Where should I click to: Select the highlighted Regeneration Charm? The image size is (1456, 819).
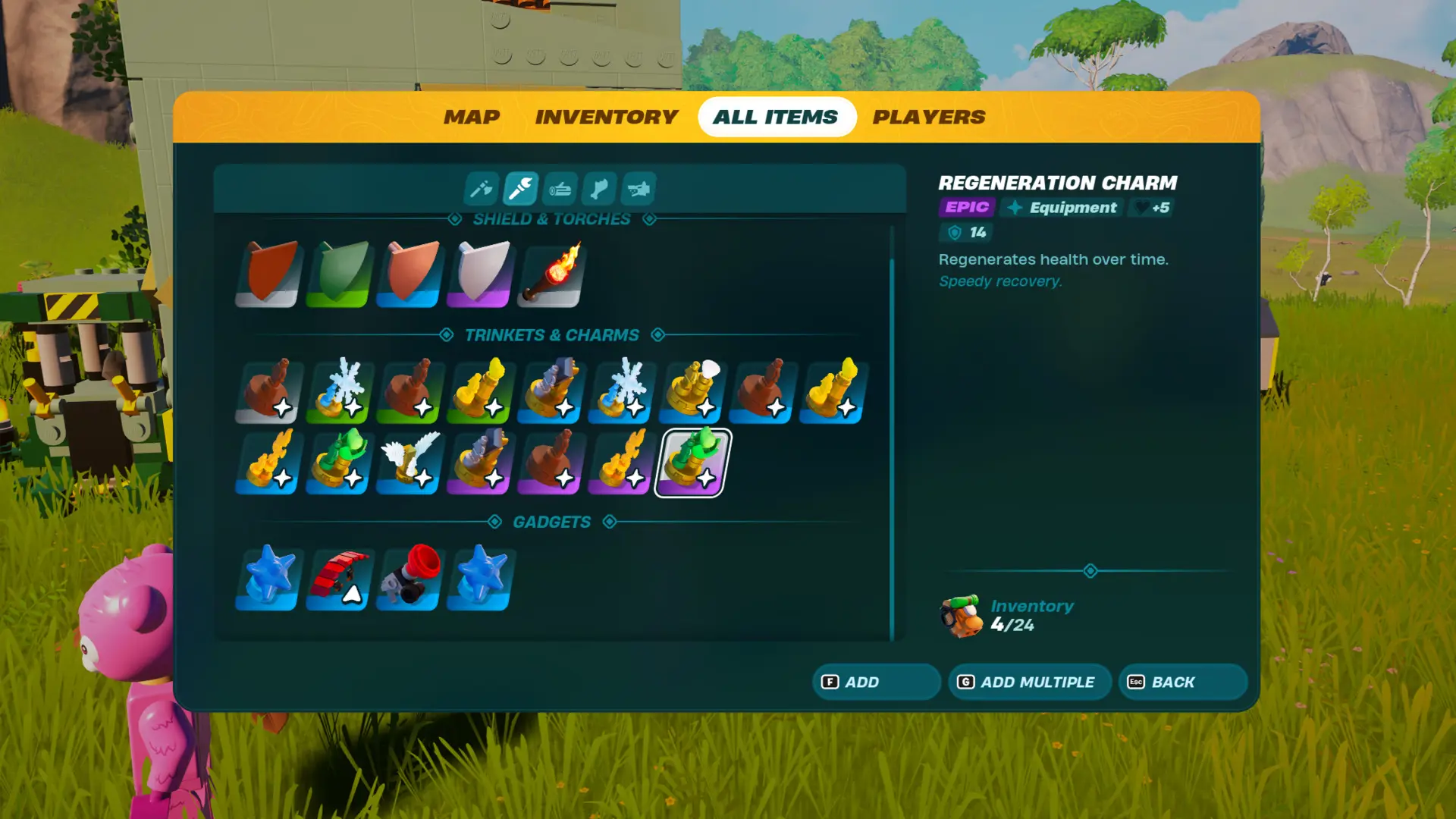(691, 461)
